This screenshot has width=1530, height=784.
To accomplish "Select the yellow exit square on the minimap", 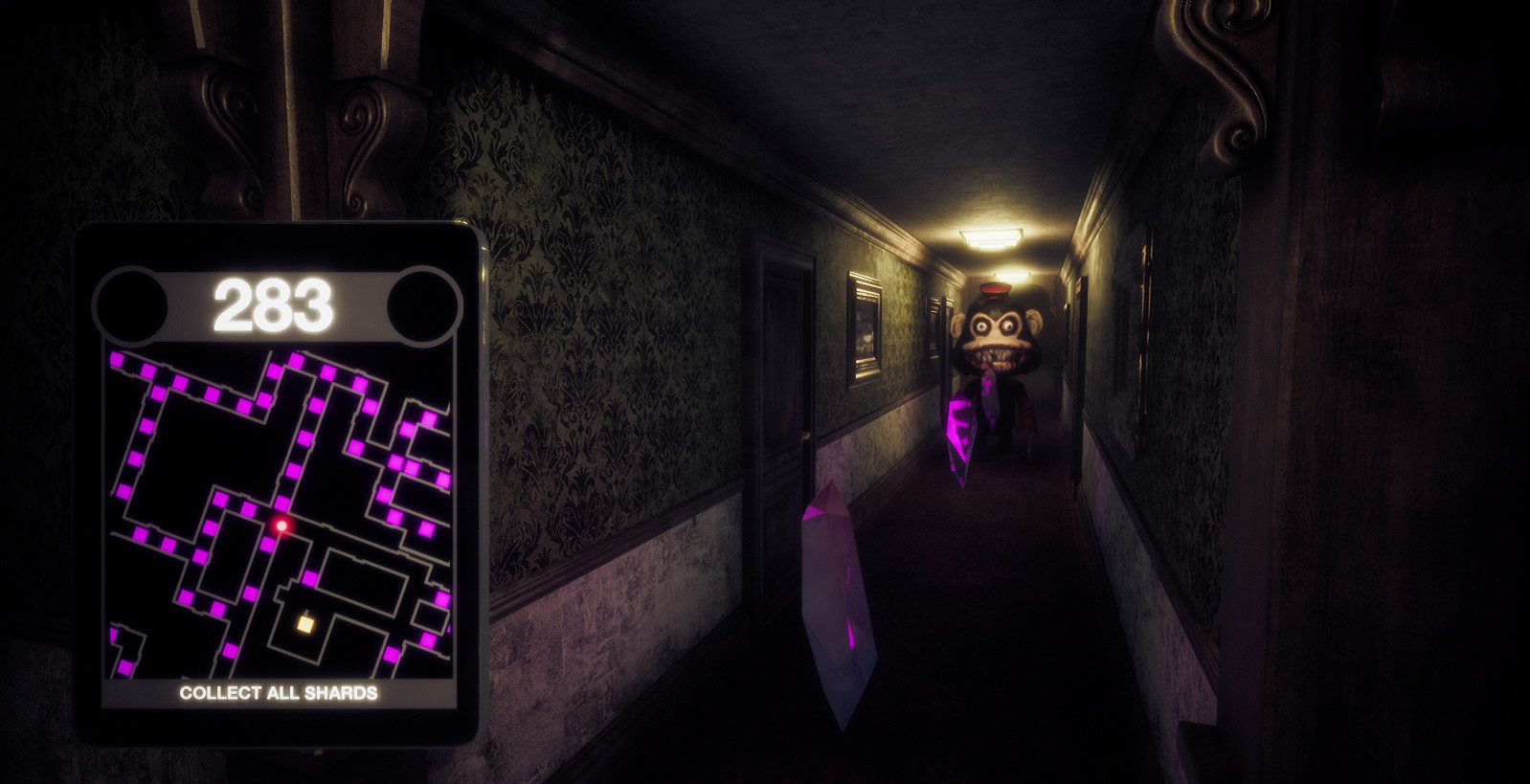I will 304,623.
